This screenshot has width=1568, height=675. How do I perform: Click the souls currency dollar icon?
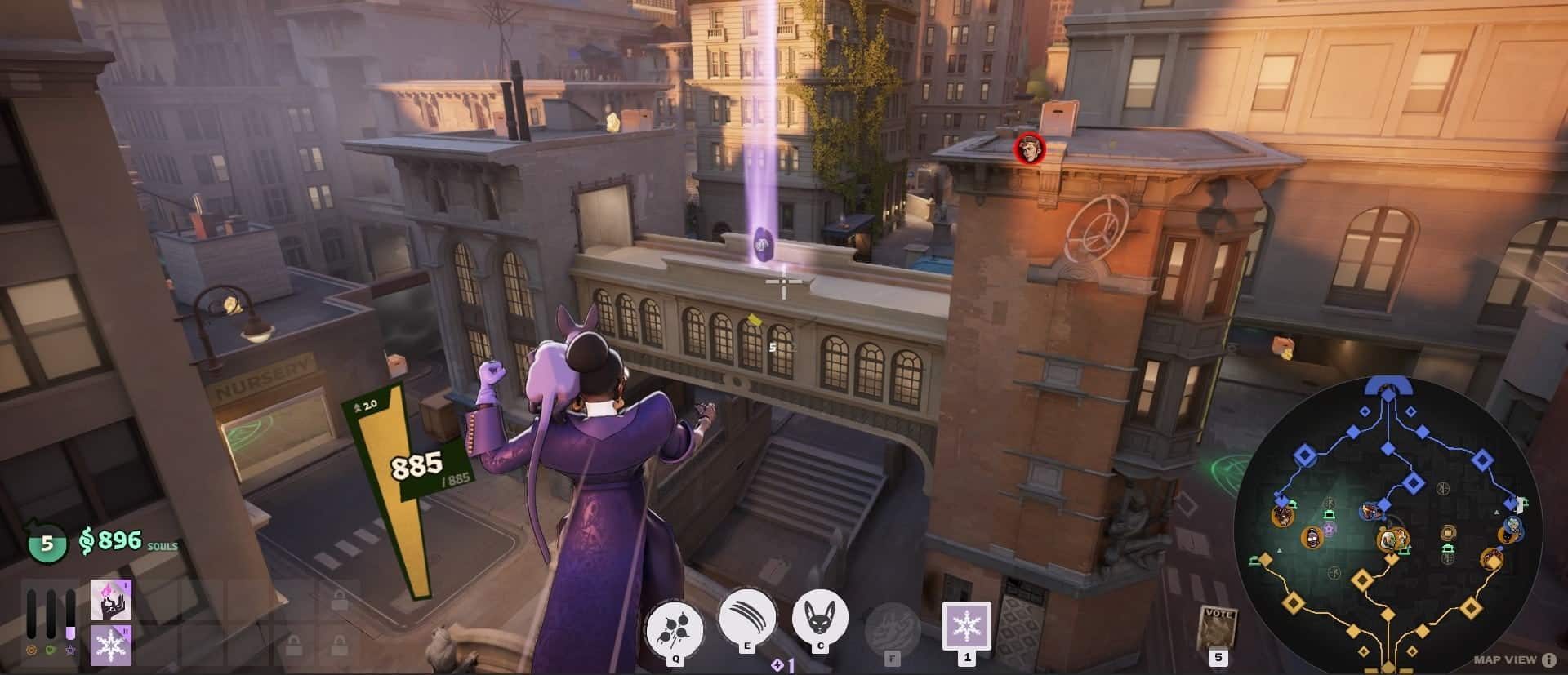pos(87,540)
